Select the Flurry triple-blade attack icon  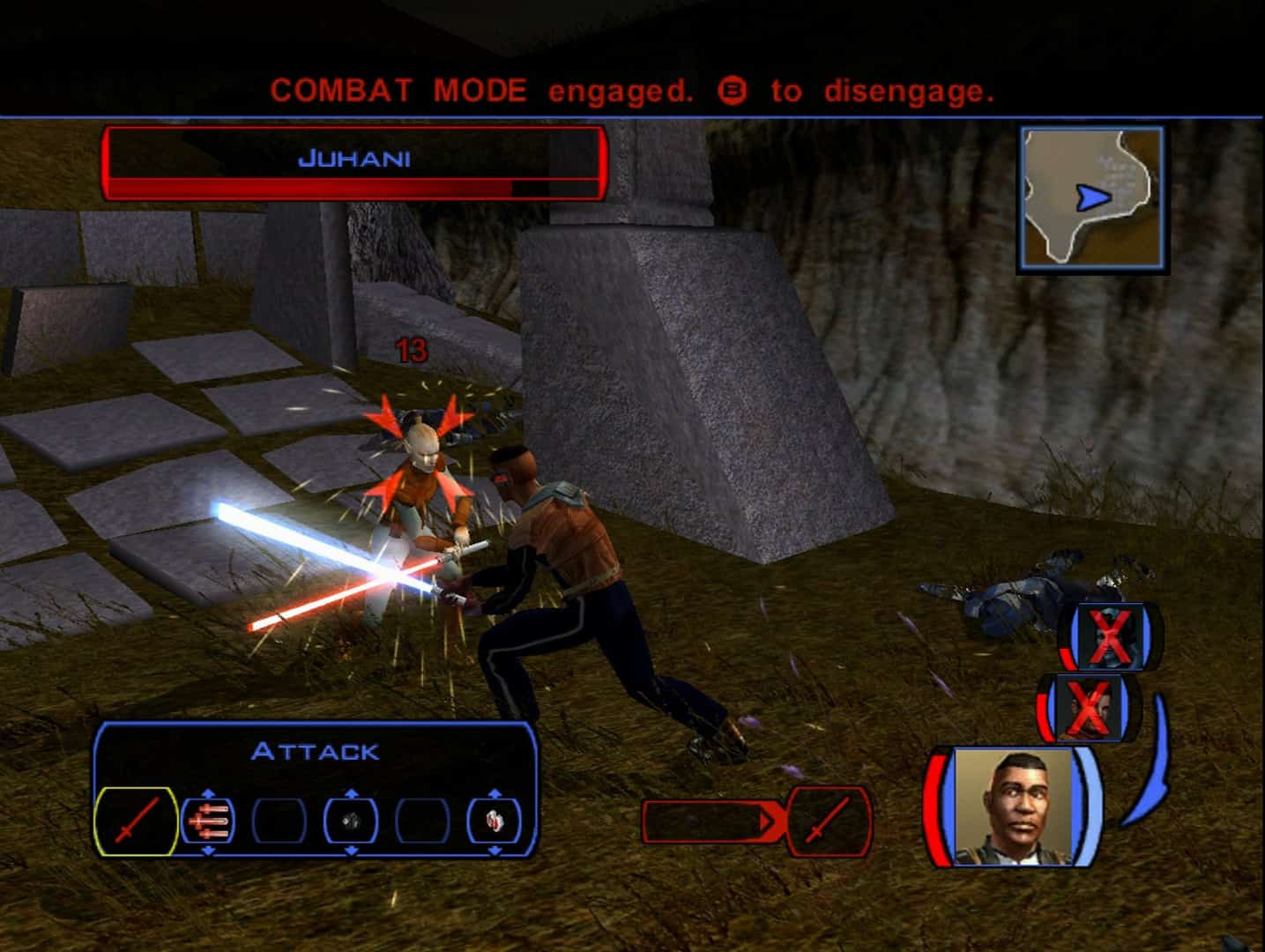210,822
